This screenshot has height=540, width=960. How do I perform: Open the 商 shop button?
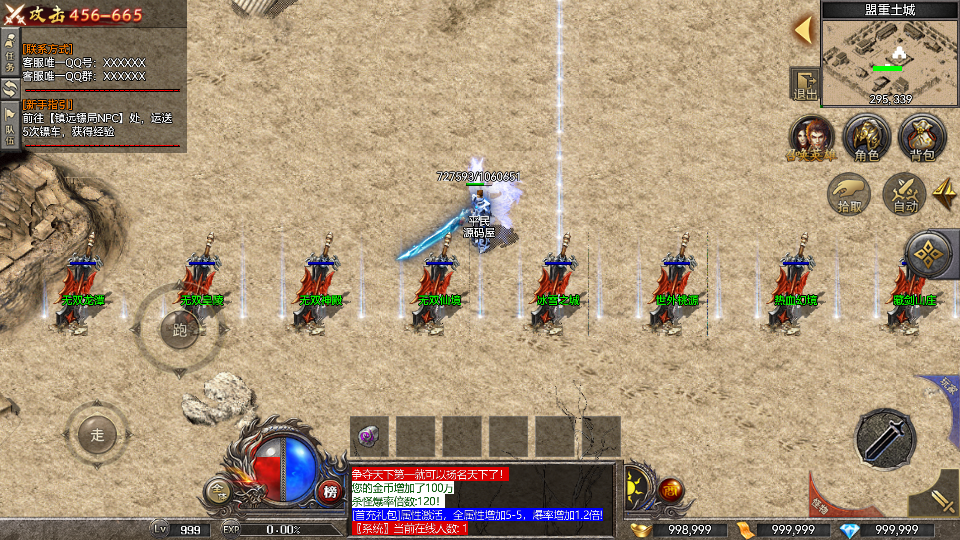click(x=671, y=490)
